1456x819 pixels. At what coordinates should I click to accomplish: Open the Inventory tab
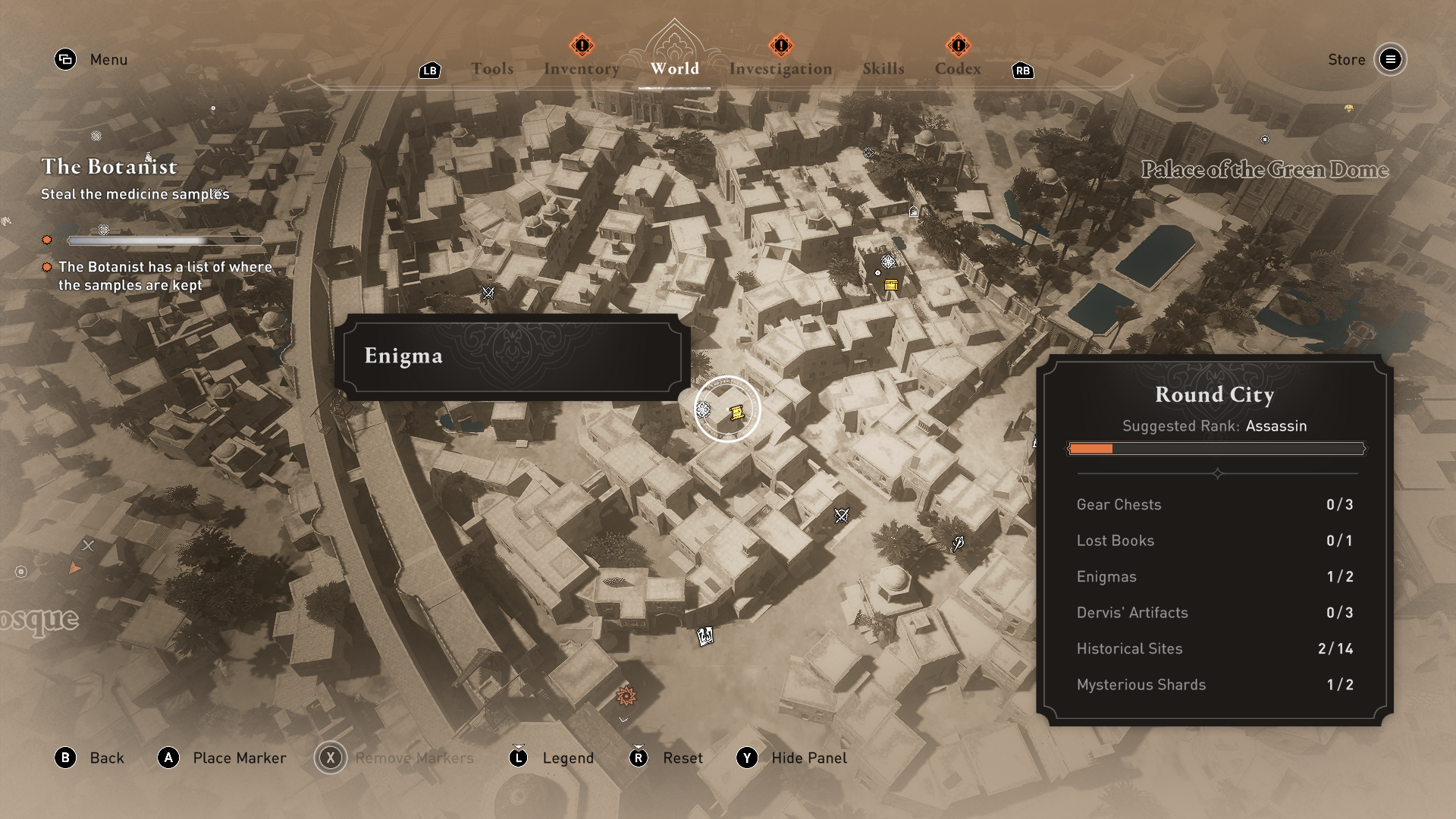tap(582, 69)
